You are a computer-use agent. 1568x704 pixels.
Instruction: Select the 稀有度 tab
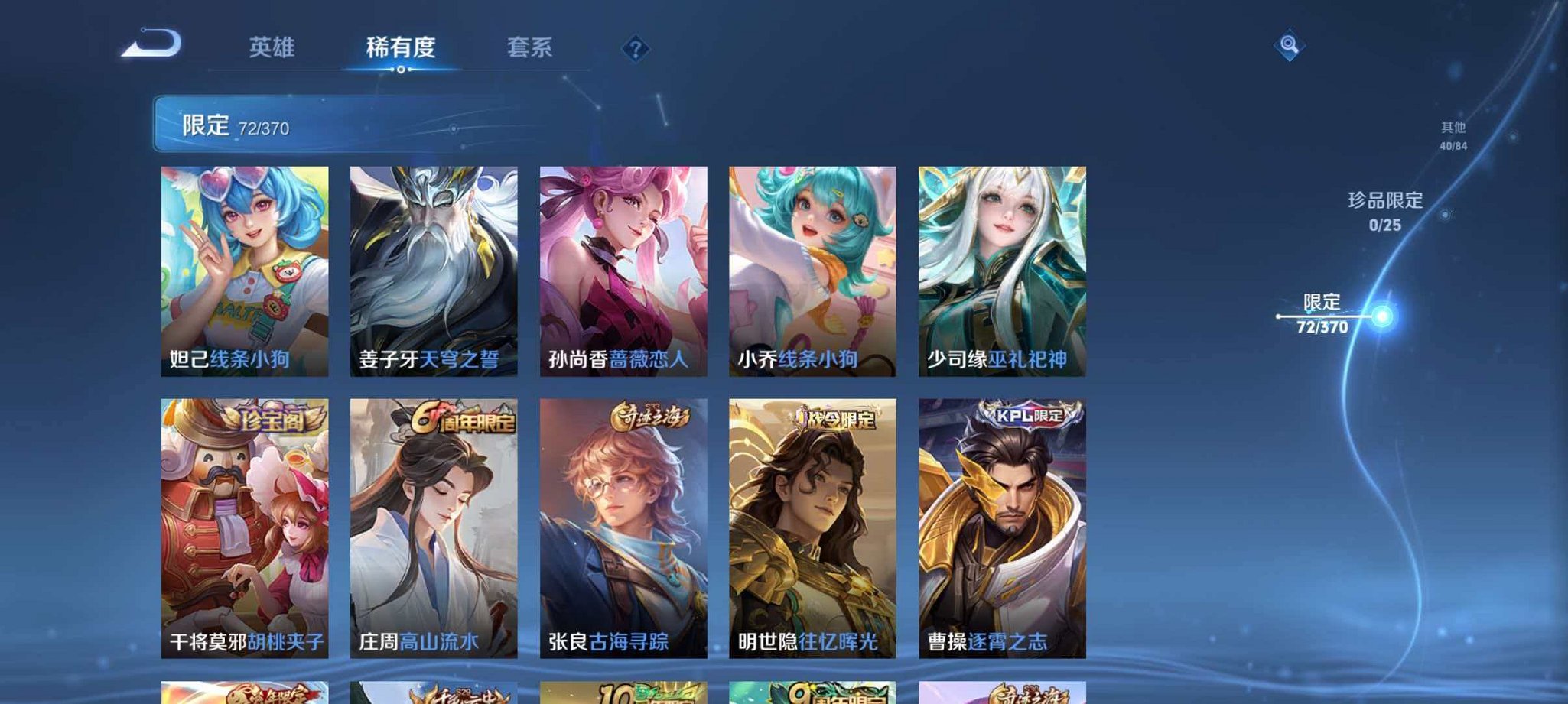pyautogui.click(x=401, y=47)
